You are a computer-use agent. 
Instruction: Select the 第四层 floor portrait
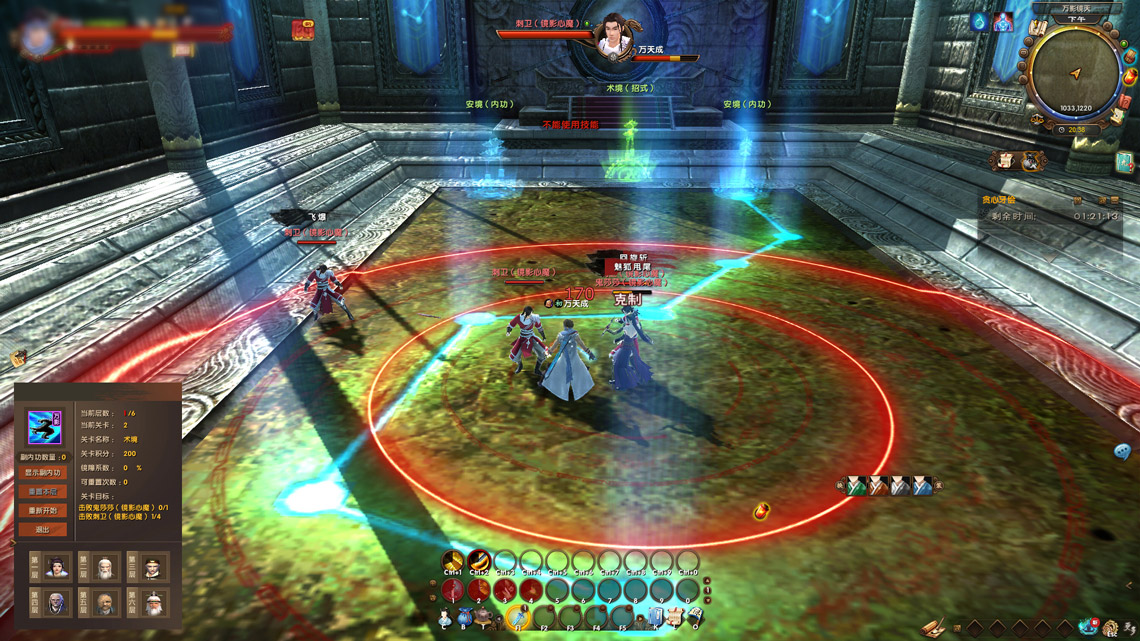[x=57, y=603]
